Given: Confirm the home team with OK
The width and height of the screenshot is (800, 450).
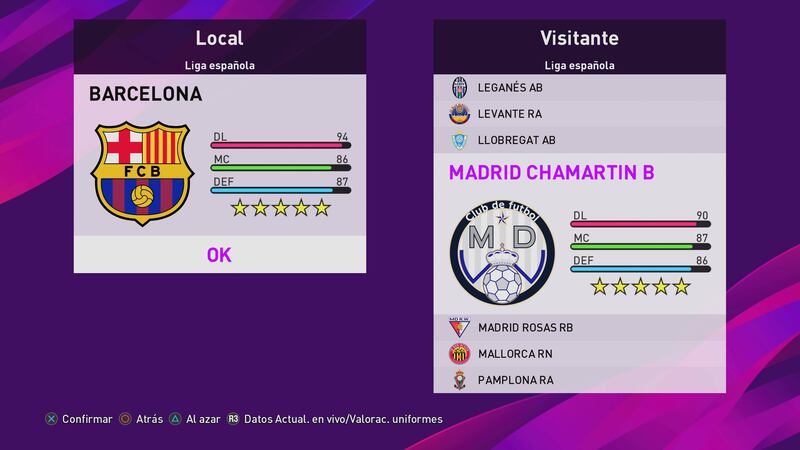Looking at the screenshot, I should point(219,254).
